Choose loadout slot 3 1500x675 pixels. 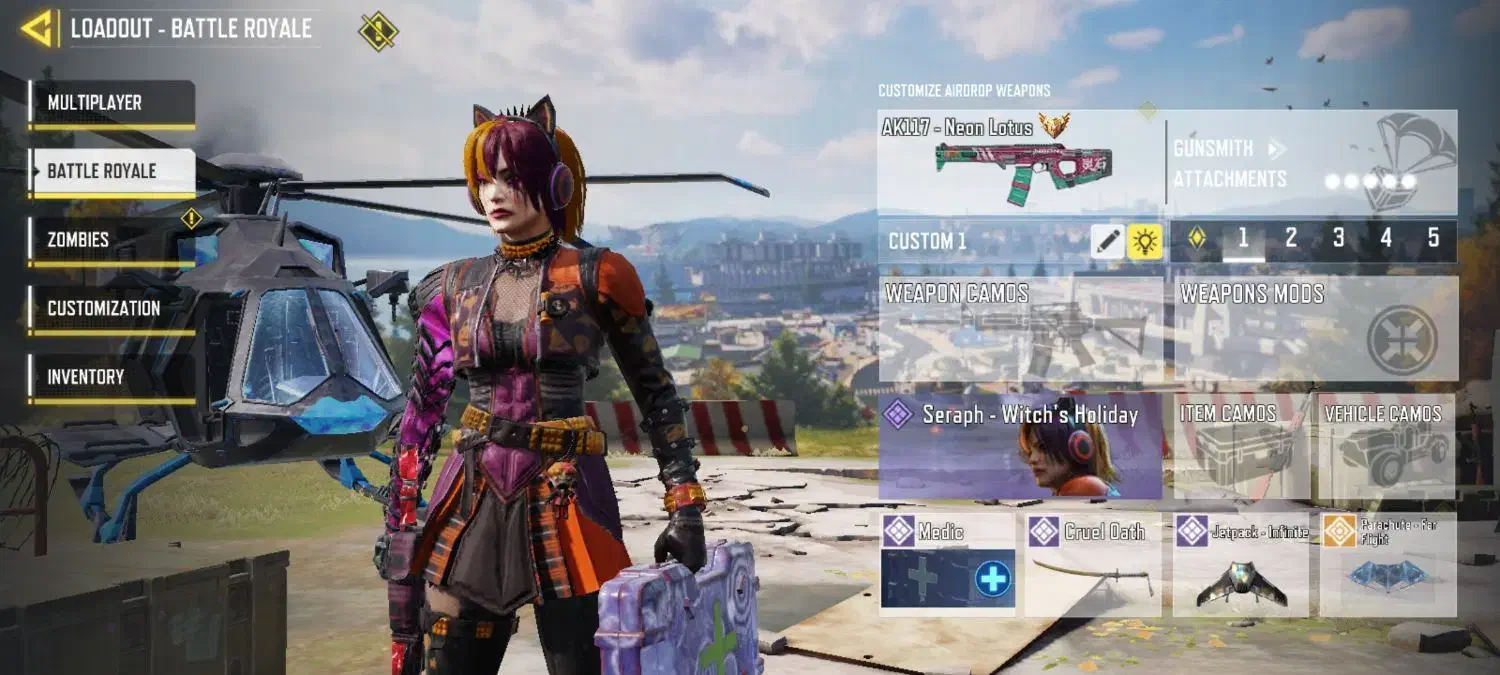1339,238
